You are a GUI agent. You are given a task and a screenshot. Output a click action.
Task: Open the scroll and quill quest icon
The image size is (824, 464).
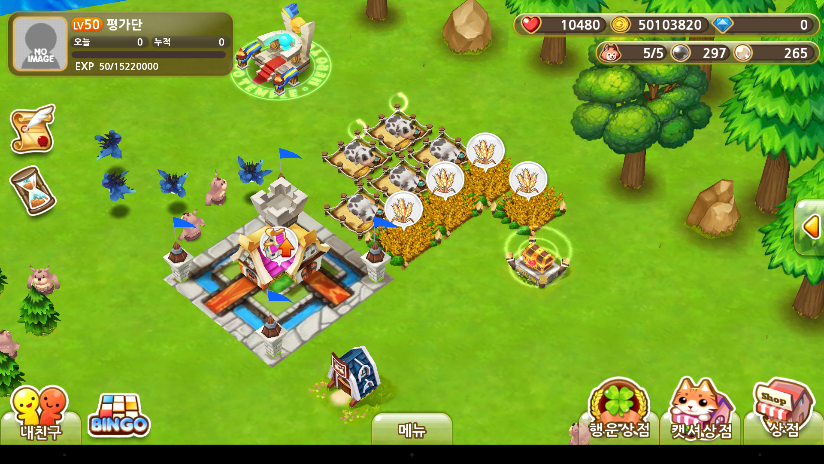pyautogui.click(x=32, y=129)
